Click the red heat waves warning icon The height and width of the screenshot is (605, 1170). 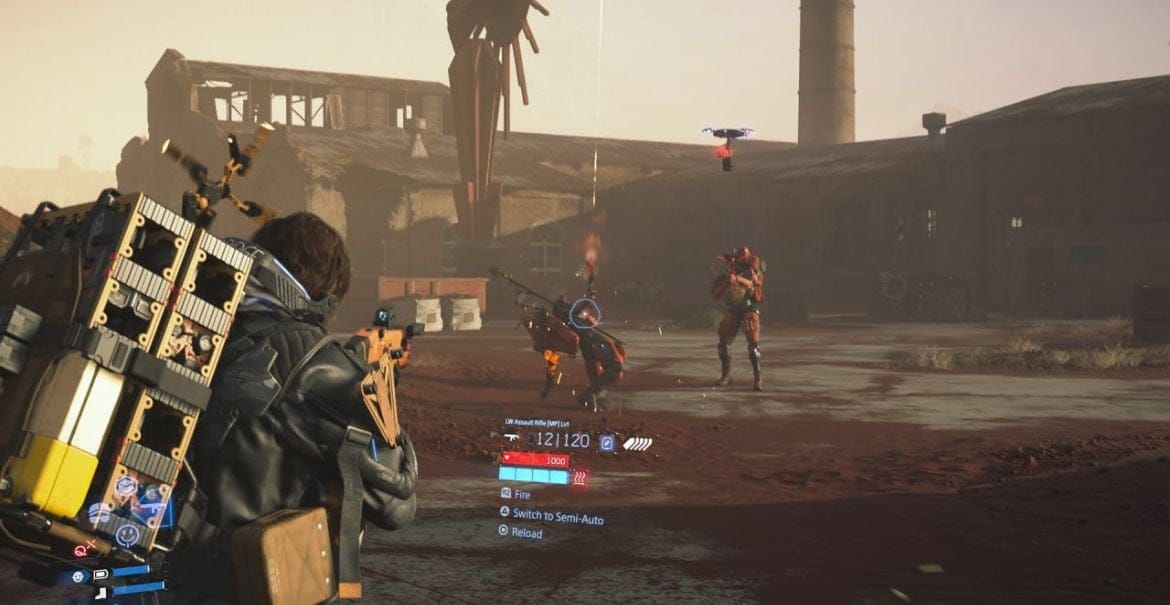(x=580, y=477)
